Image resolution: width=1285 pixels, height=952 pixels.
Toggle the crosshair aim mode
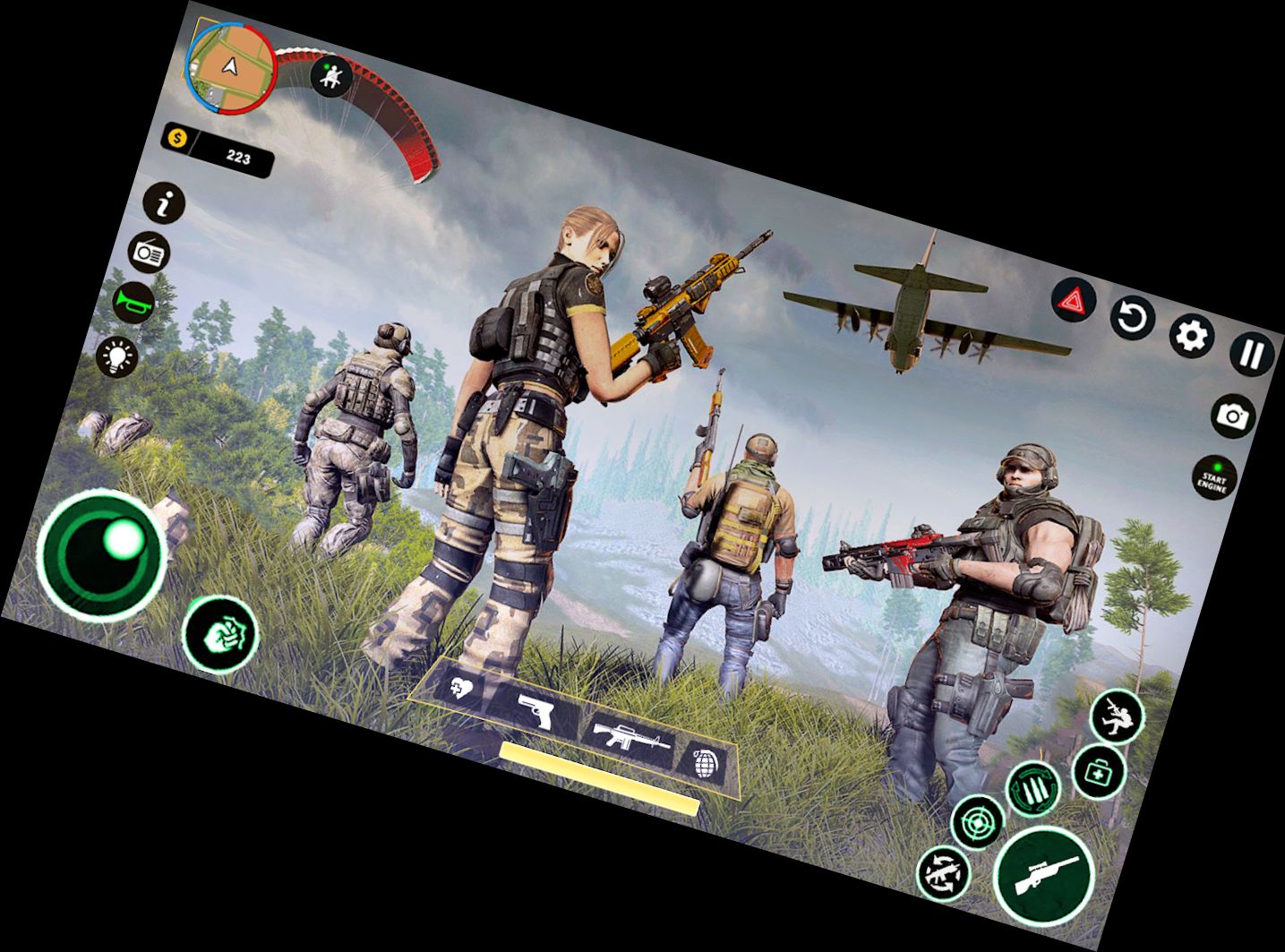click(978, 819)
